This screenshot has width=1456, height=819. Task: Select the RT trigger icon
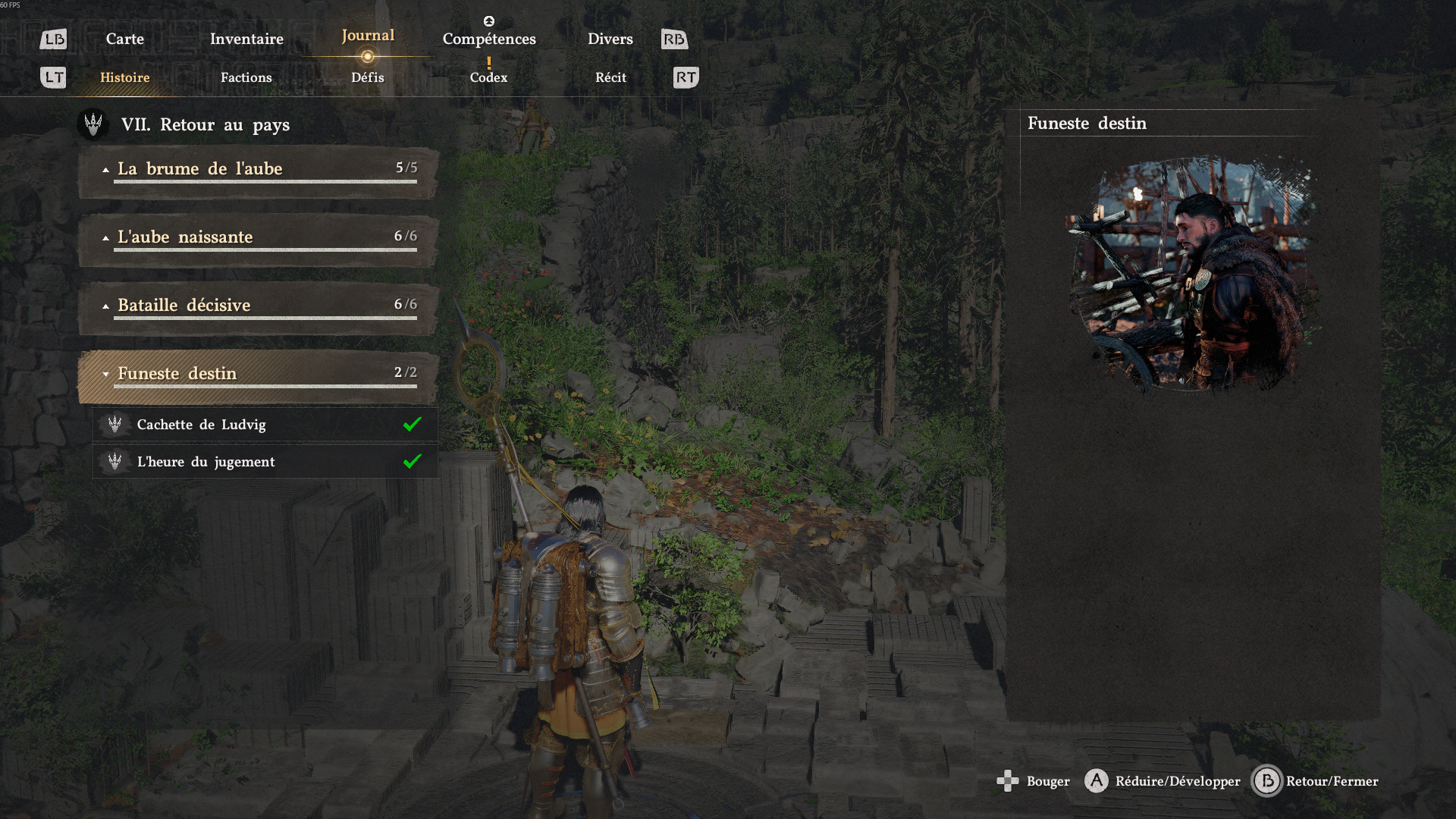point(686,77)
